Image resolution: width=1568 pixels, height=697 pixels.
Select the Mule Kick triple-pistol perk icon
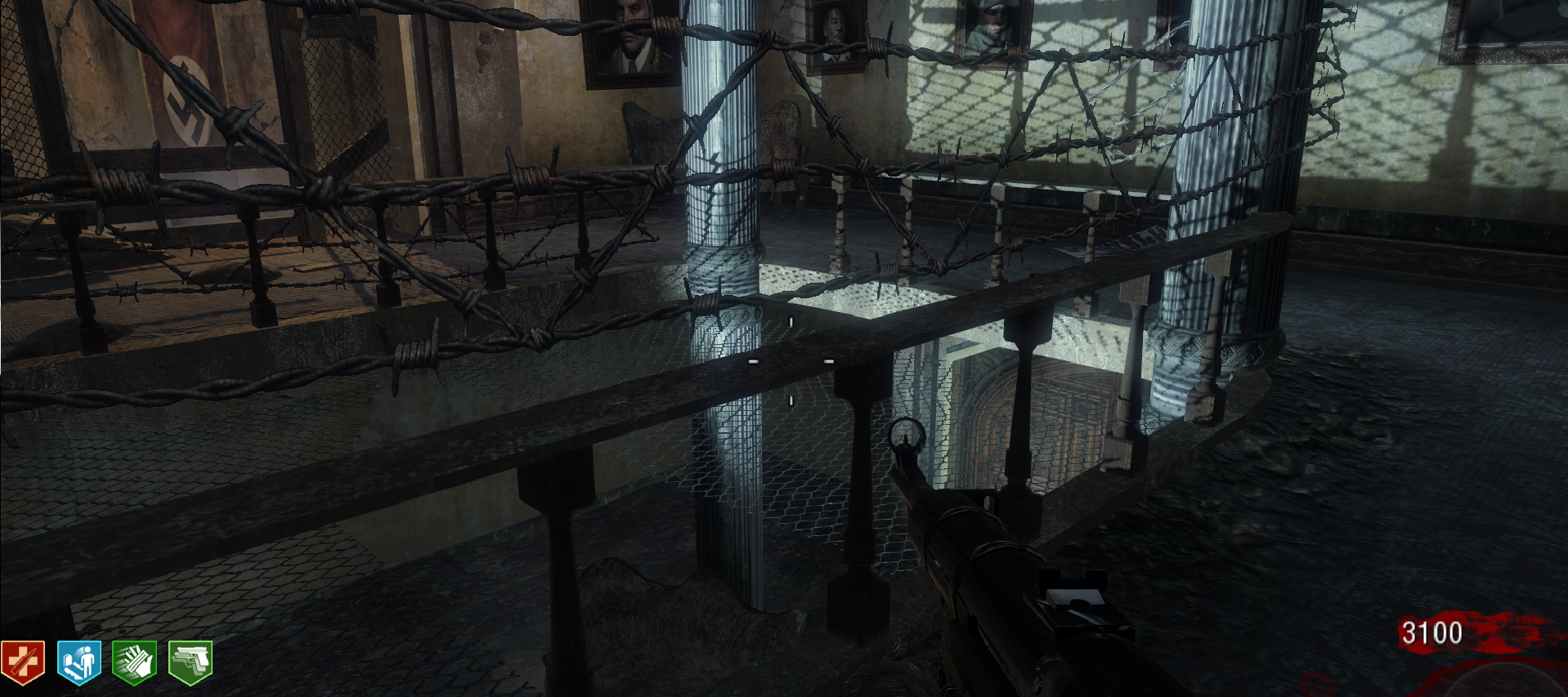[190, 662]
